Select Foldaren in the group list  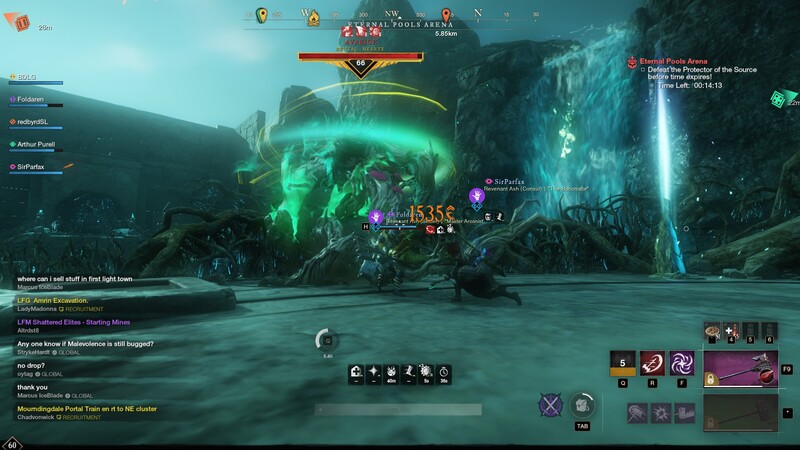click(x=31, y=99)
